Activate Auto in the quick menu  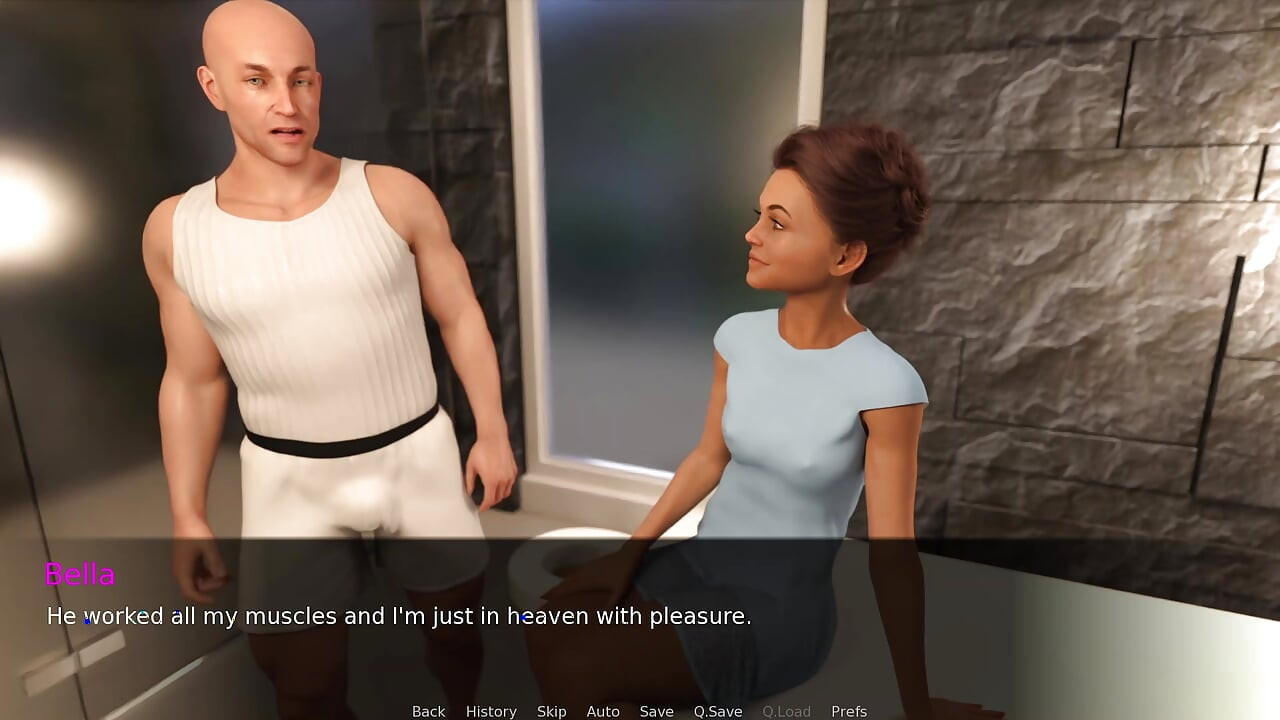603,711
